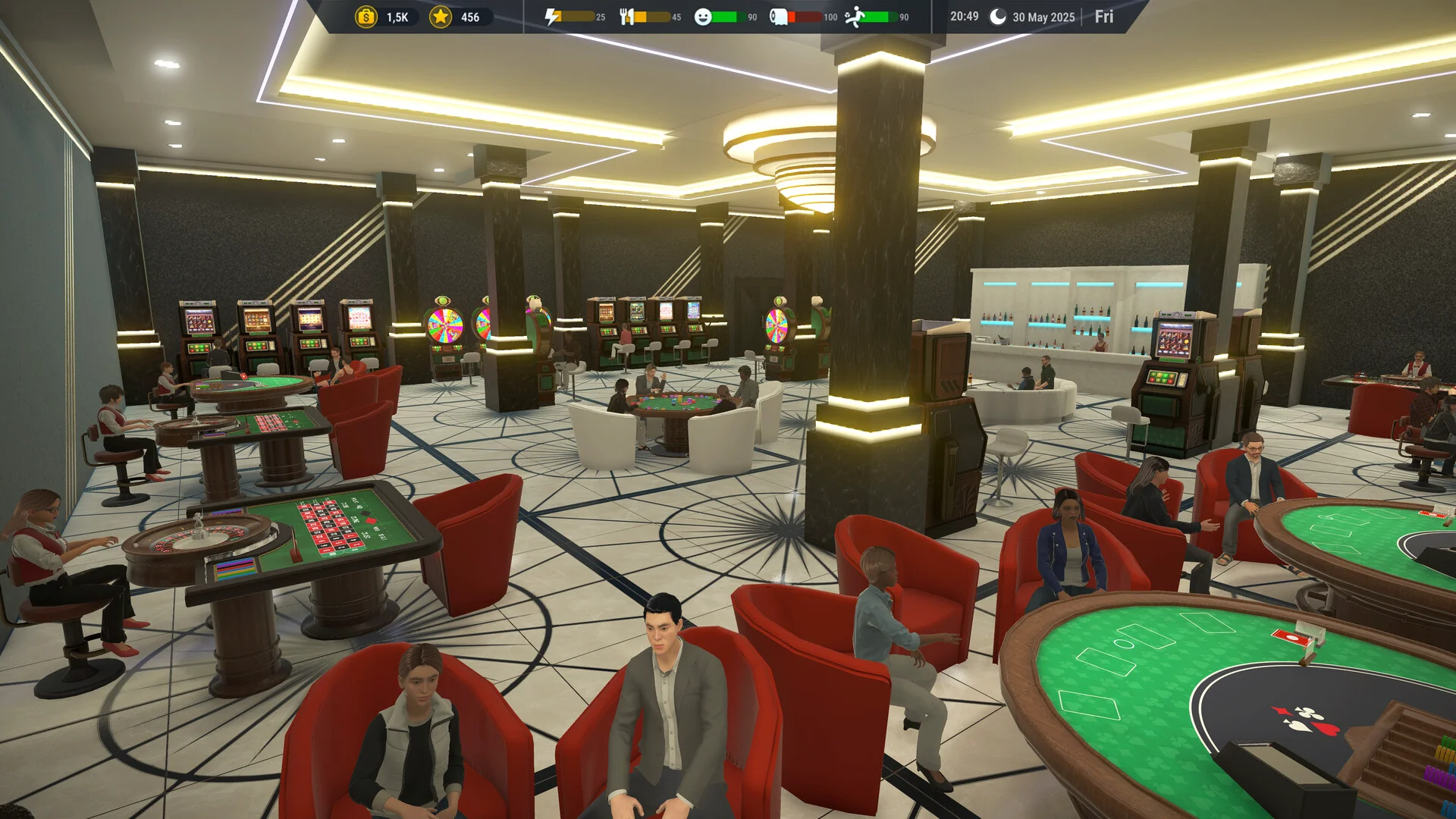This screenshot has width=1456, height=819.
Task: Click the gold money bag icon
Action: [366, 17]
